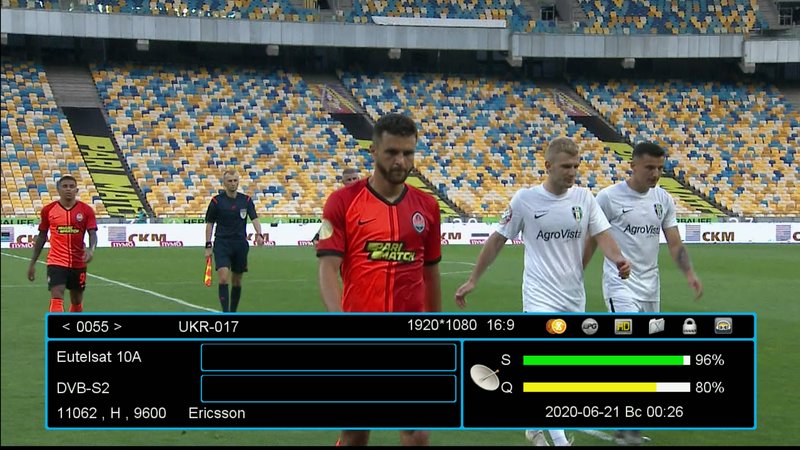Click the padlock lock icon
Viewport: 800px width, 450px height.
[x=690, y=326]
